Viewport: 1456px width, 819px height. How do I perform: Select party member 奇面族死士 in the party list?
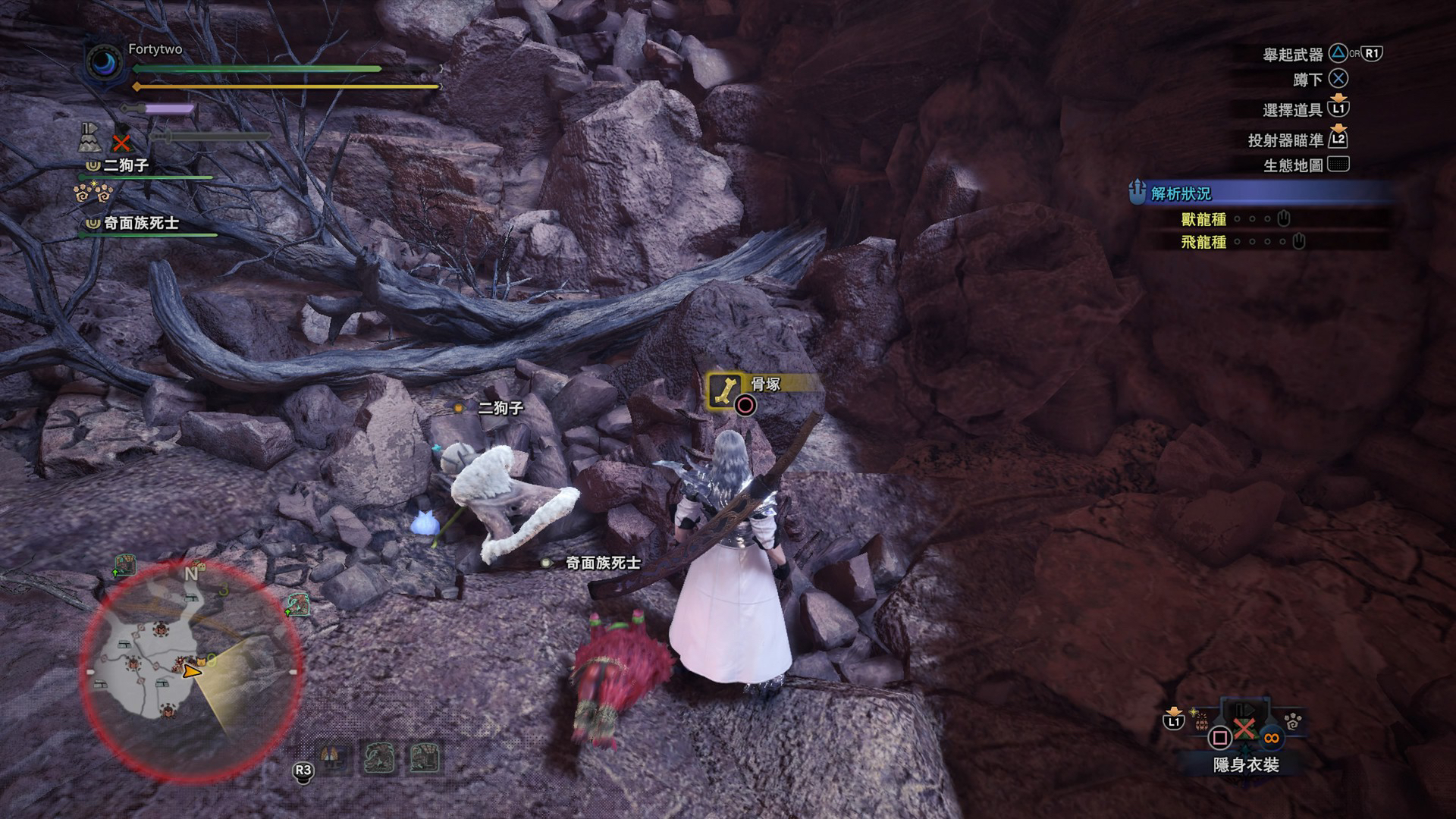coord(141,223)
